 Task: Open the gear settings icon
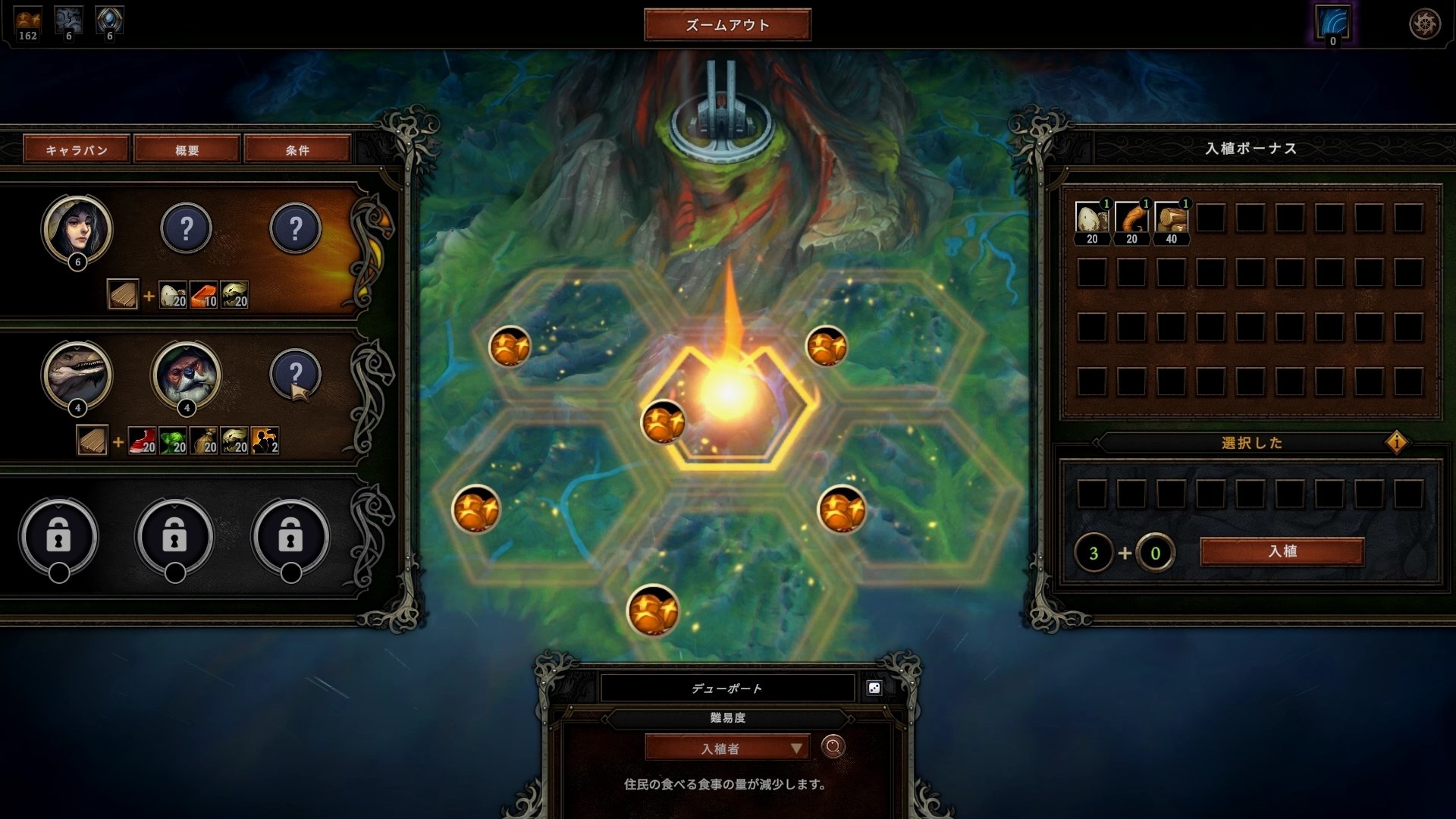point(1424,24)
